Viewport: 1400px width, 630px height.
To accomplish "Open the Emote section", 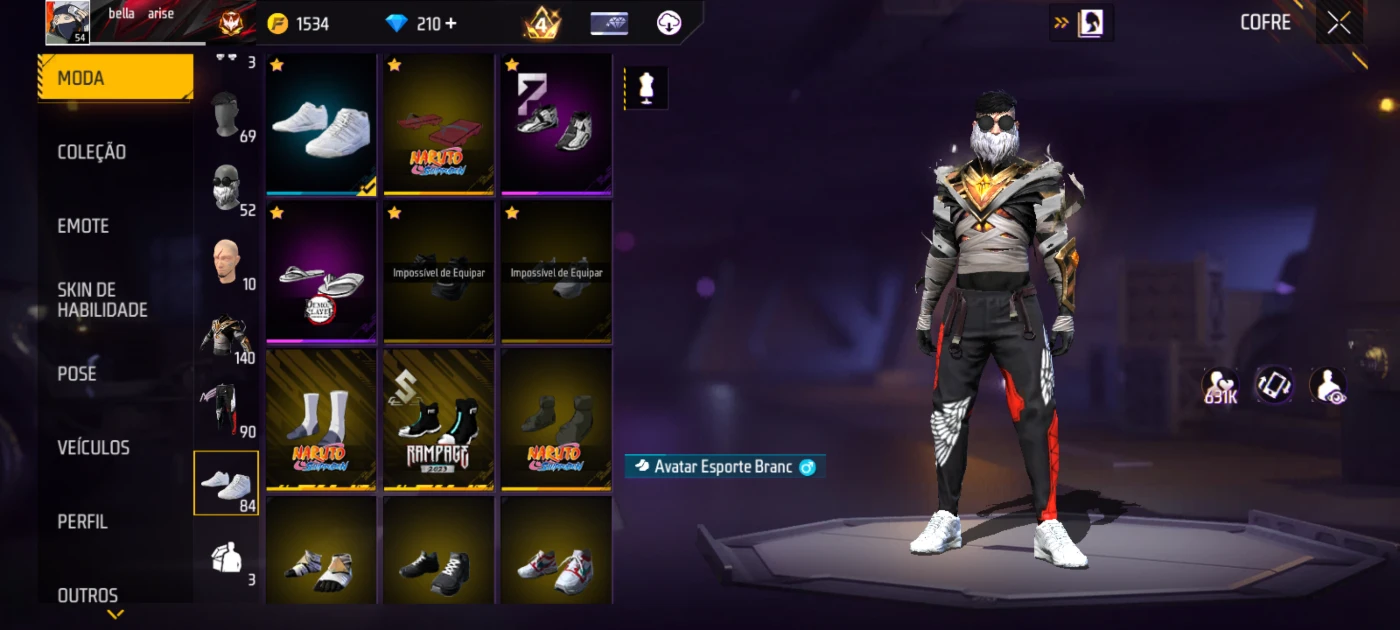I will click(x=83, y=226).
